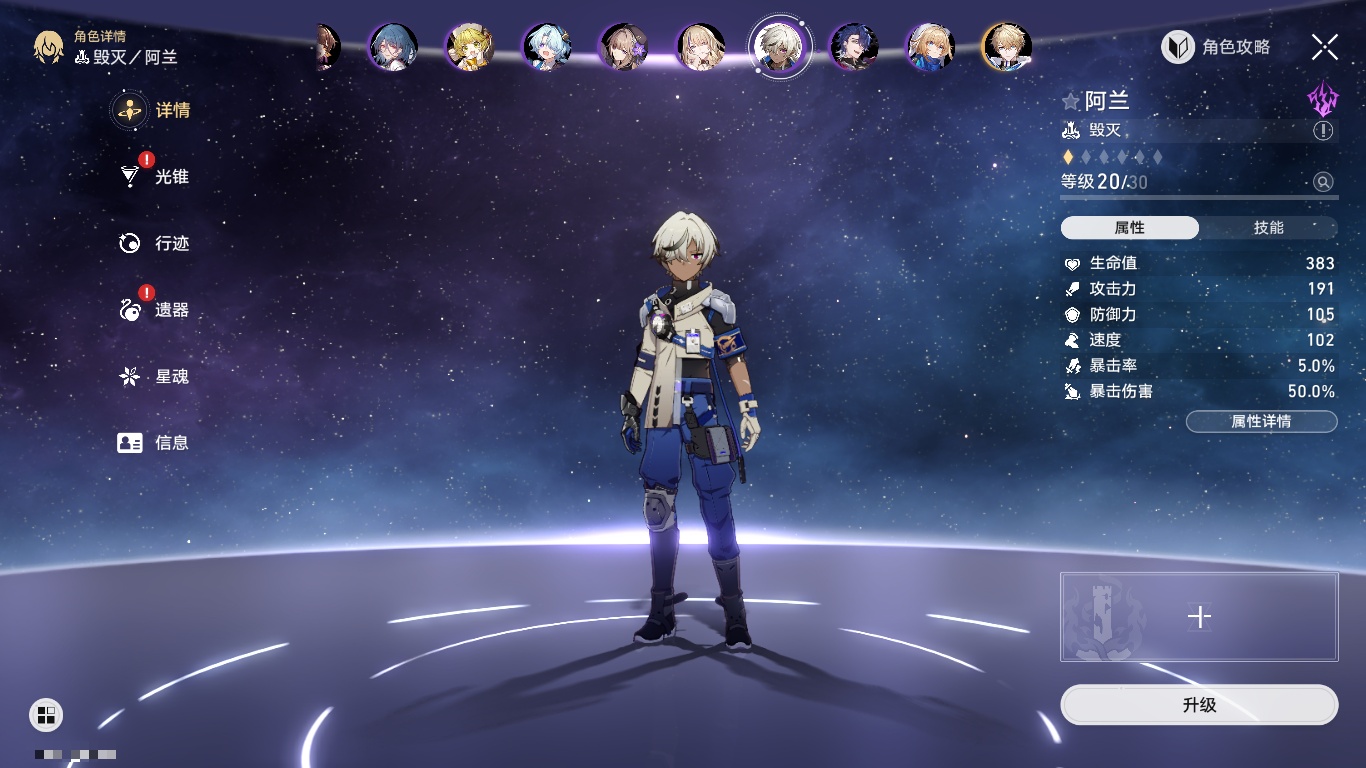Show 毁灭 path info exclamation icon
The width and height of the screenshot is (1366, 768).
[1323, 131]
